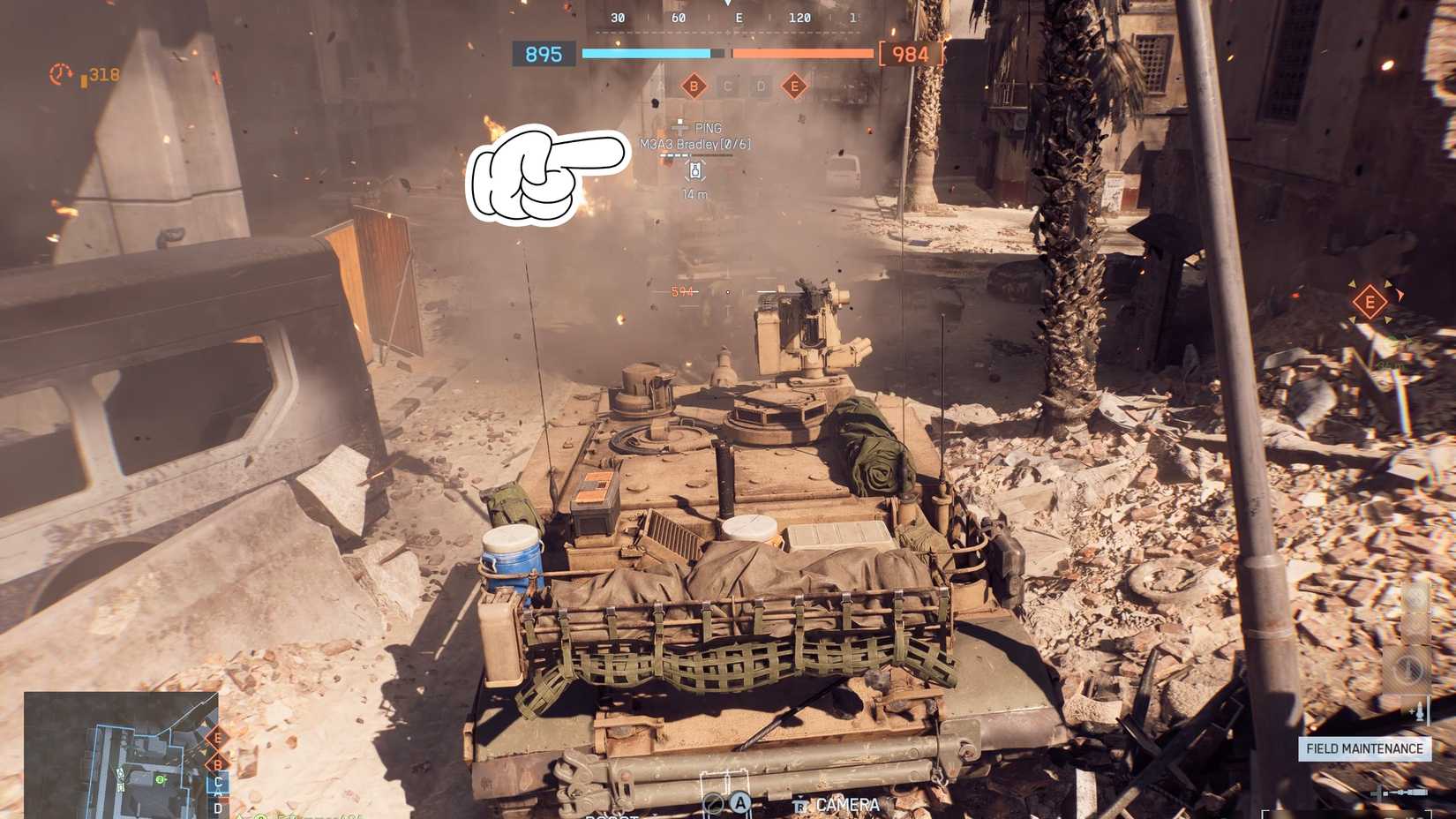The height and width of the screenshot is (819, 1456).
Task: Click the neutral objective C marker
Action: pos(727,86)
